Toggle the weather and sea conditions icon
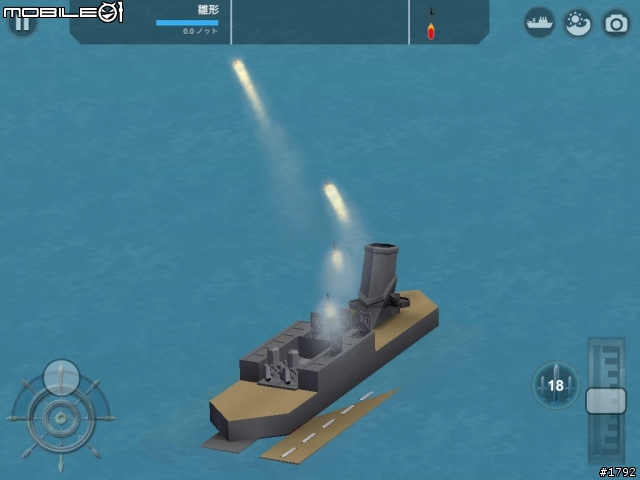 (578, 22)
